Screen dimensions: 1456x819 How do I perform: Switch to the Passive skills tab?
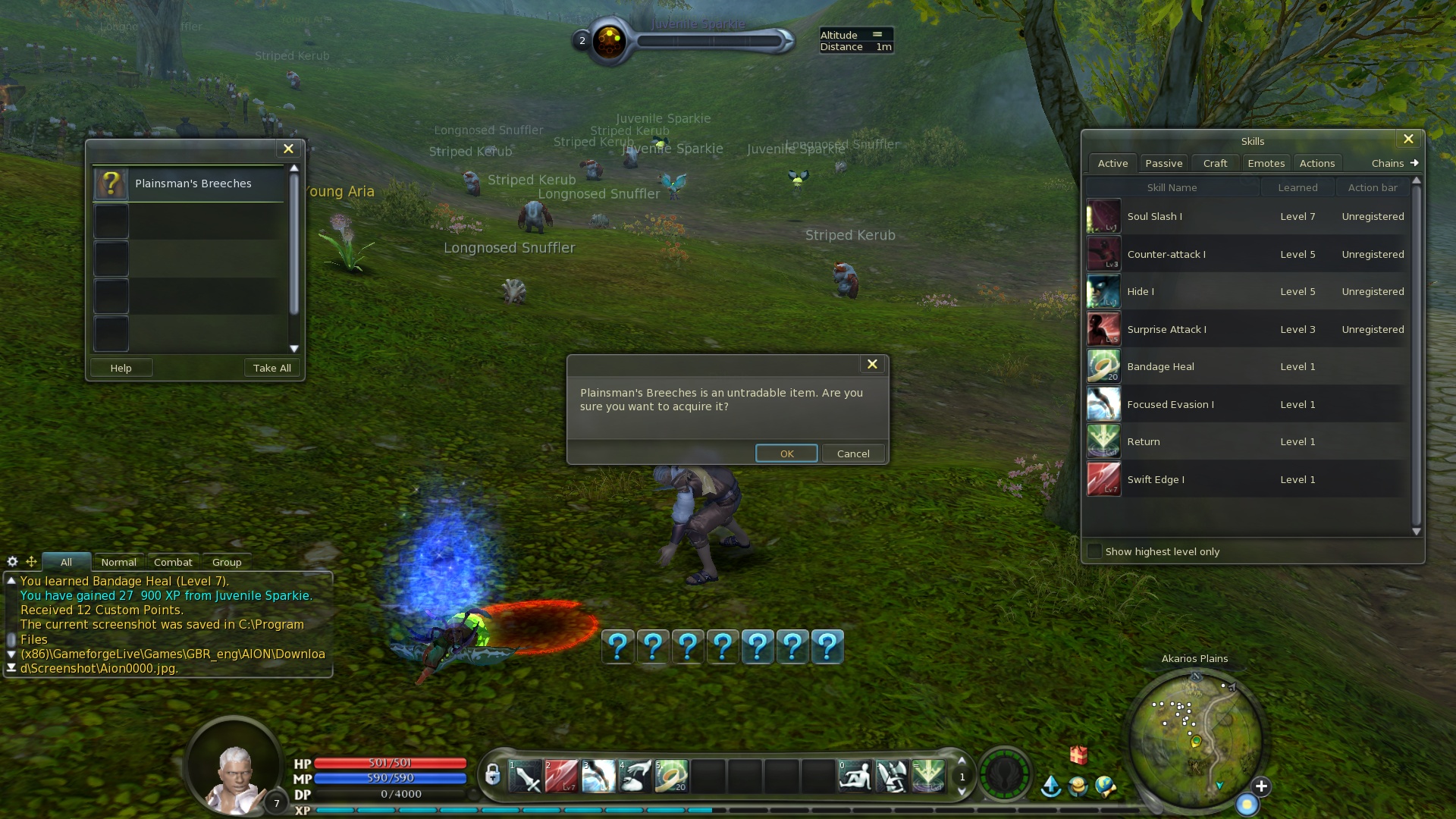[x=1163, y=163]
